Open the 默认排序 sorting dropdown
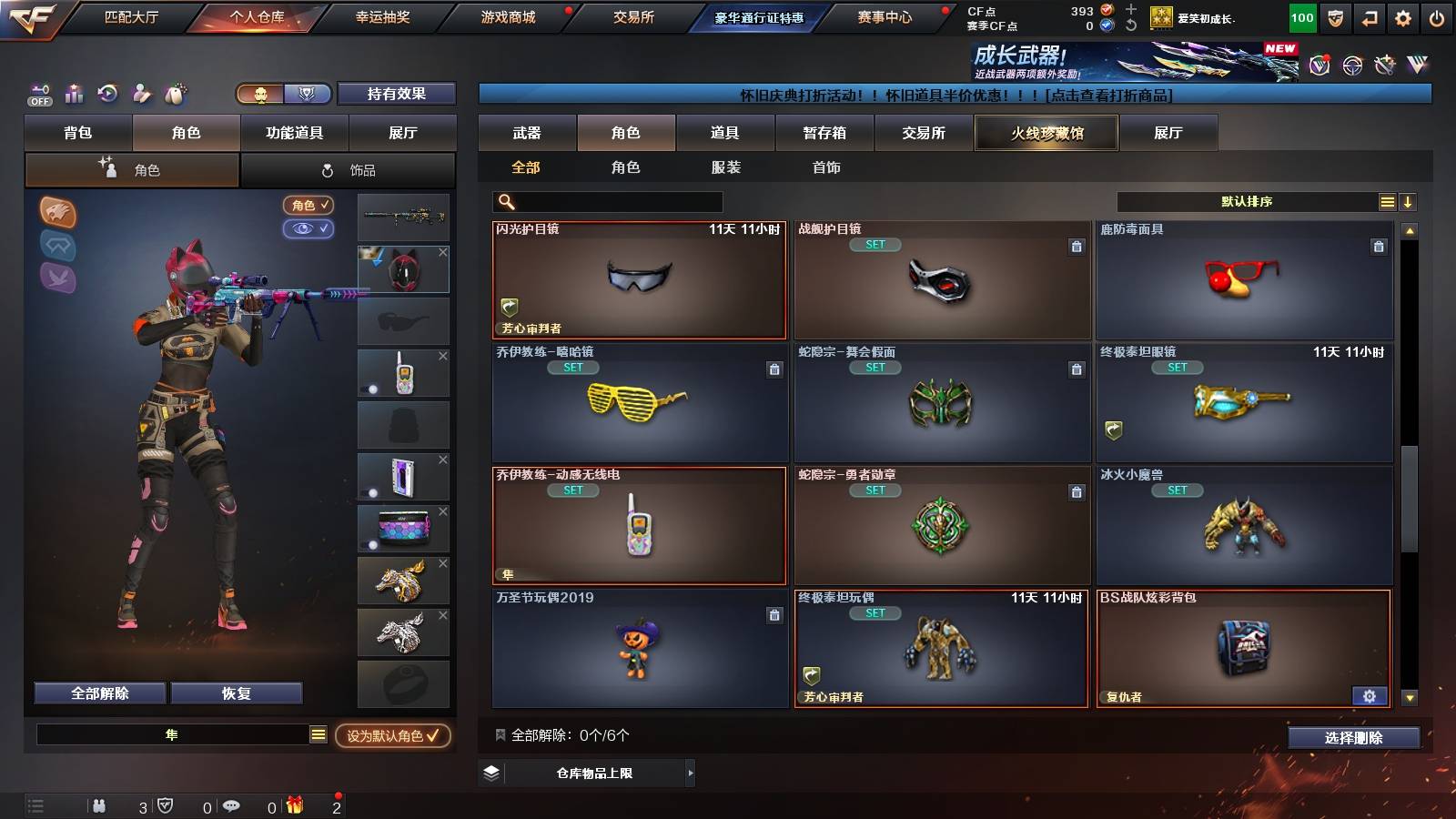 [x=1247, y=201]
